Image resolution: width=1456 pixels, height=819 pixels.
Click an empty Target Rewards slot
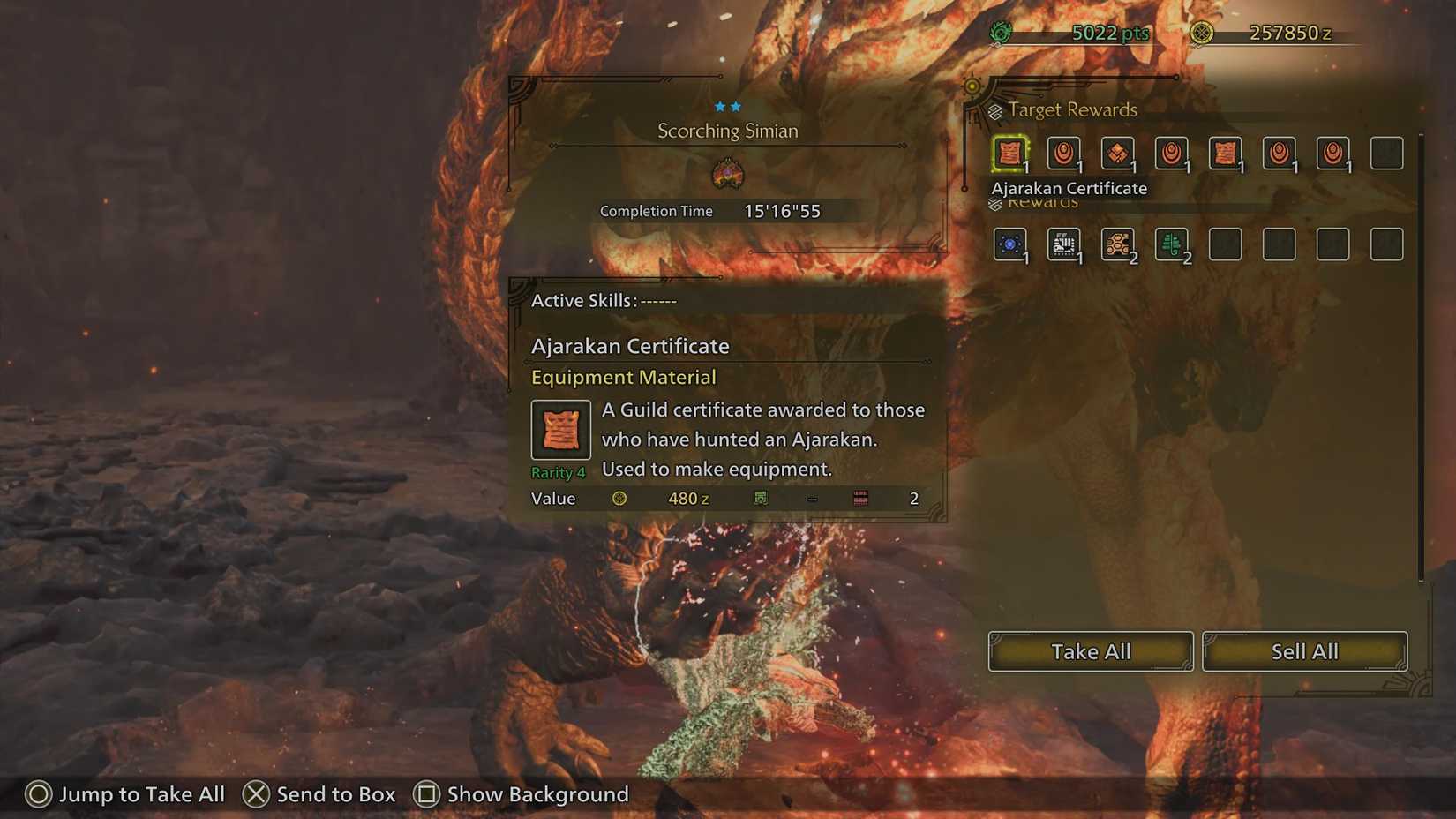pos(1386,153)
